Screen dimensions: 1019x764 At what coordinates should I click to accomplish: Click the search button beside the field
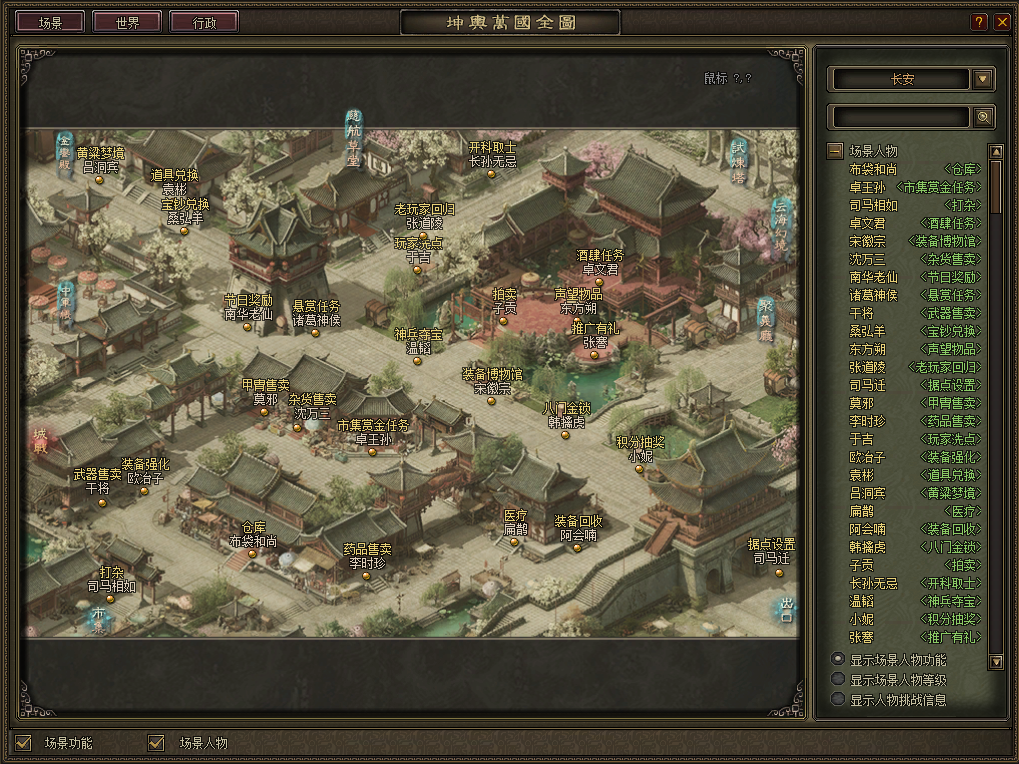point(983,117)
